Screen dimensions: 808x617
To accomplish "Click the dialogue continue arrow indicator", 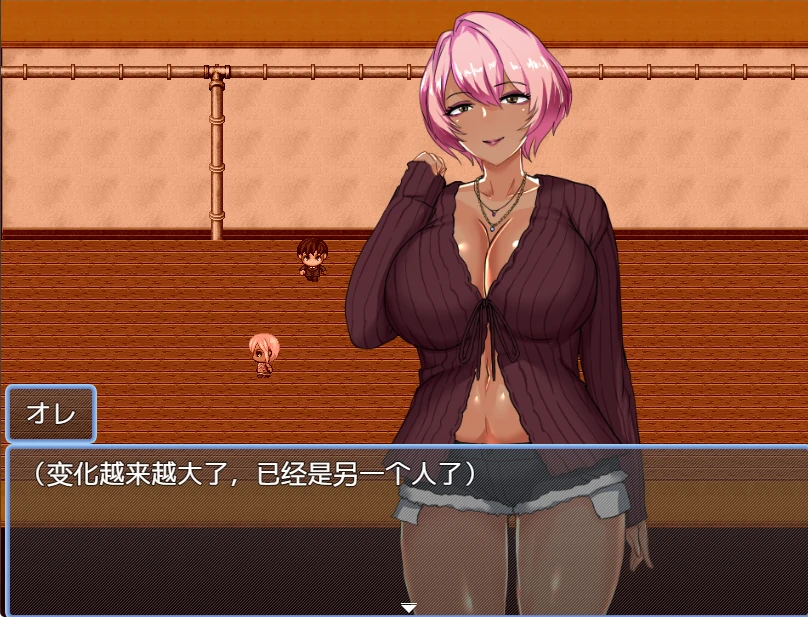I will [x=408, y=607].
